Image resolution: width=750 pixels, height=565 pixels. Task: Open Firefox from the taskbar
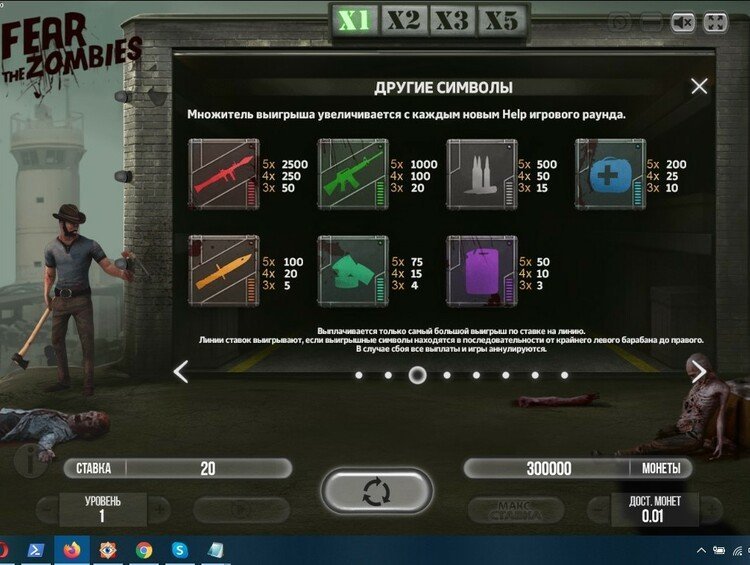(71, 550)
